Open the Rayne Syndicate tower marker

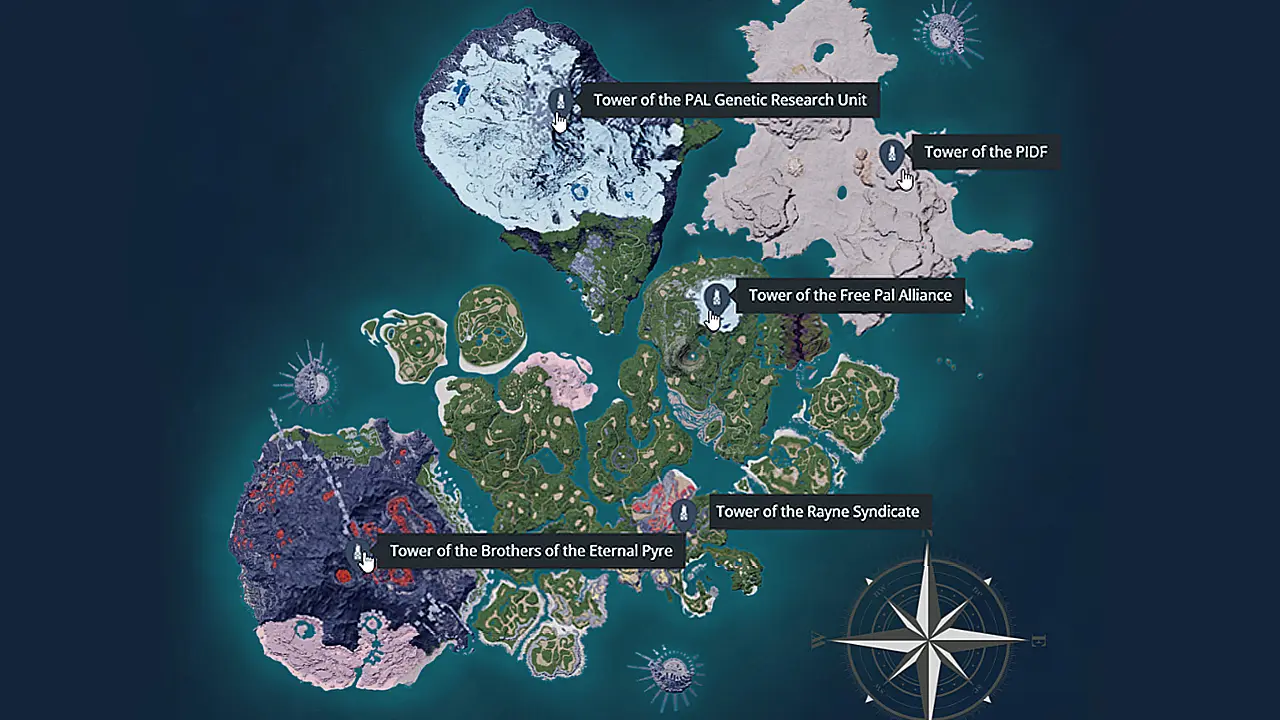coord(684,513)
